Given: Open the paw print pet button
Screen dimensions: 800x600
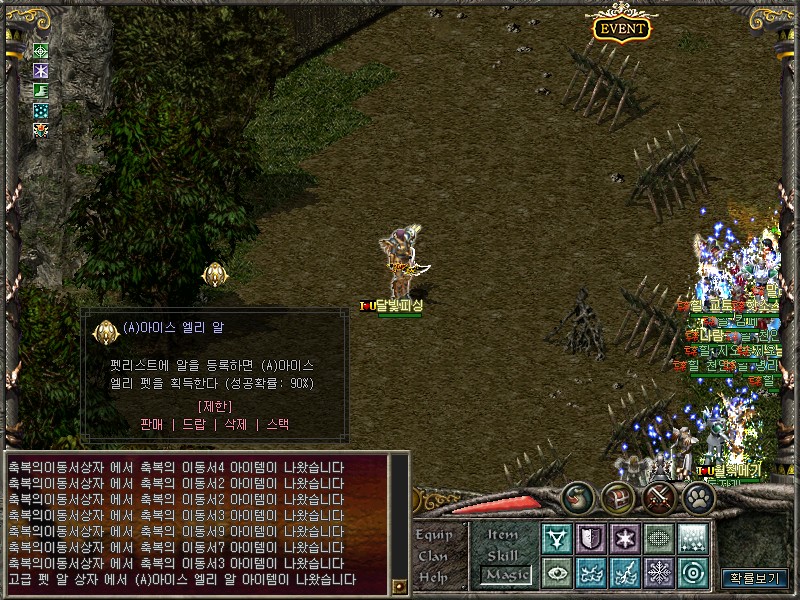Looking at the screenshot, I should pos(698,497).
